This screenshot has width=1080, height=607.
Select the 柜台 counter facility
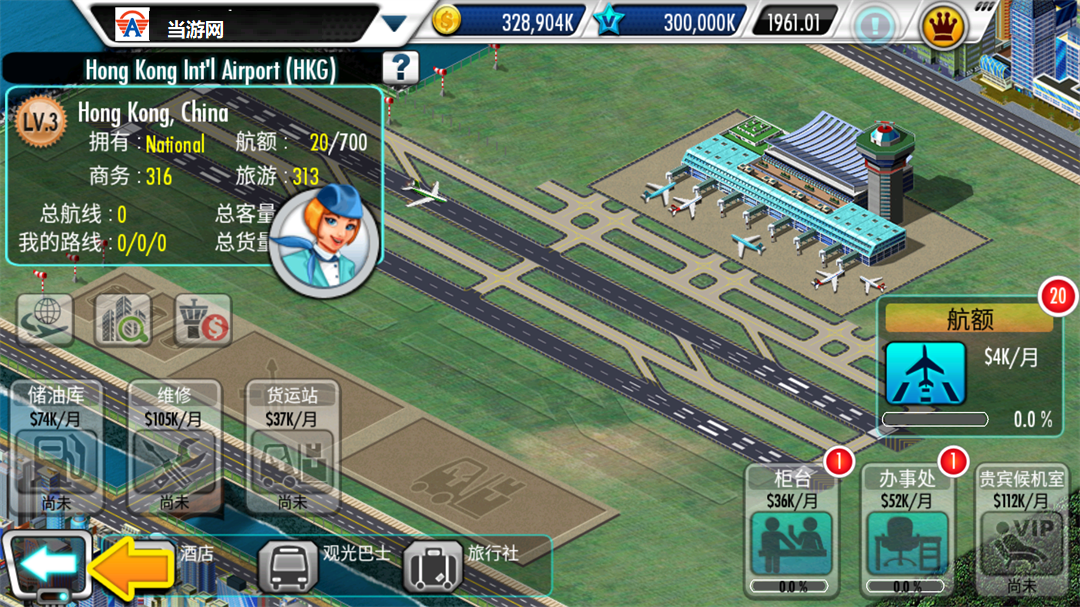(x=791, y=530)
